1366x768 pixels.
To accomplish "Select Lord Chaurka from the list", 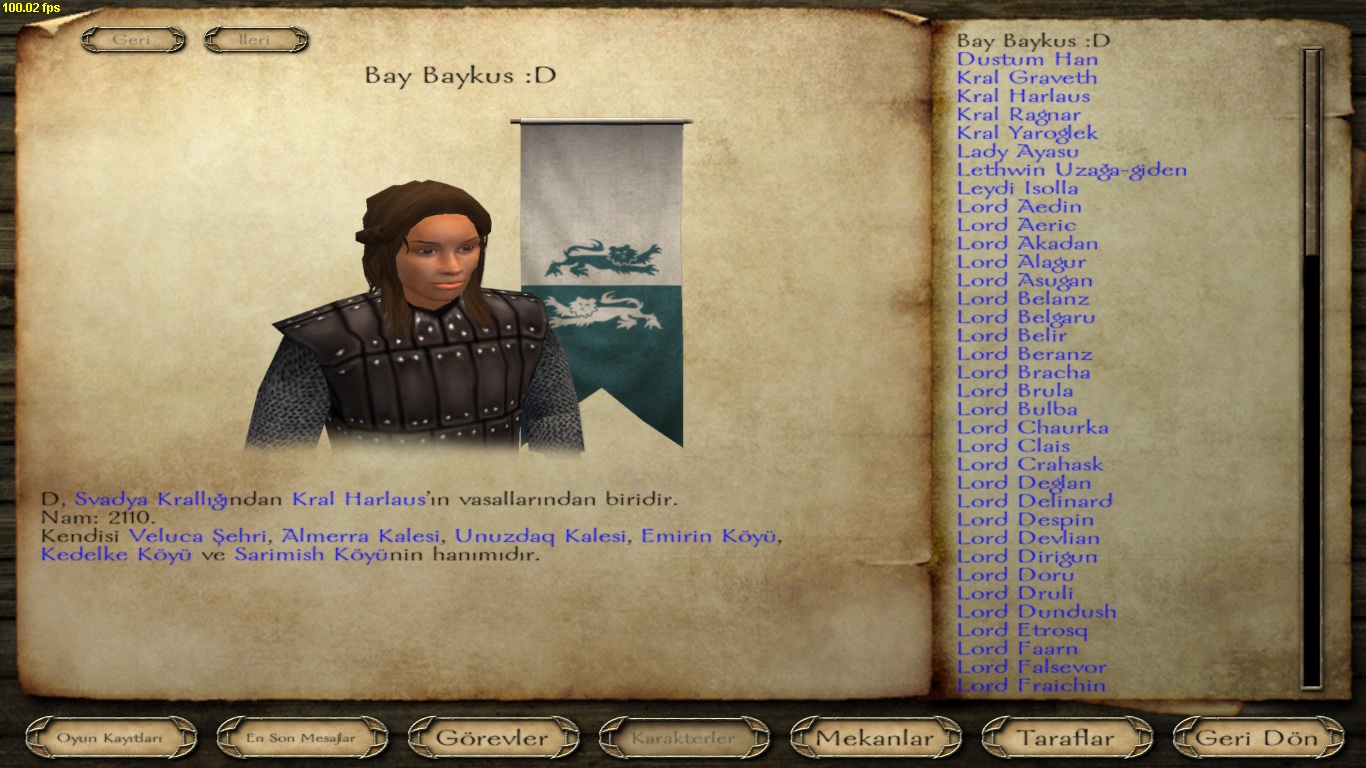I will click(1032, 428).
